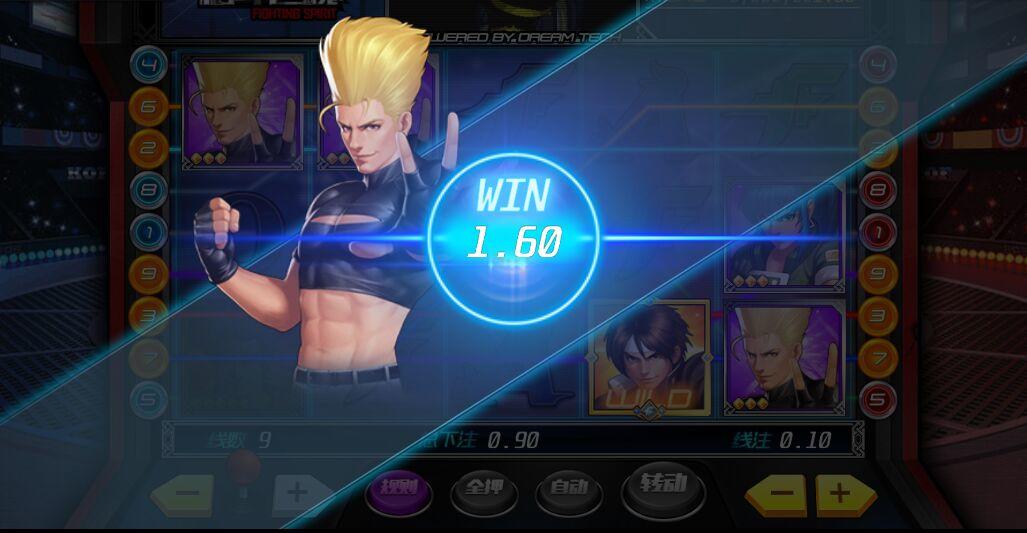Viewport: 1027px width, 533px height.
Task: Activate the 自动 auto-spin button
Action: (568, 489)
